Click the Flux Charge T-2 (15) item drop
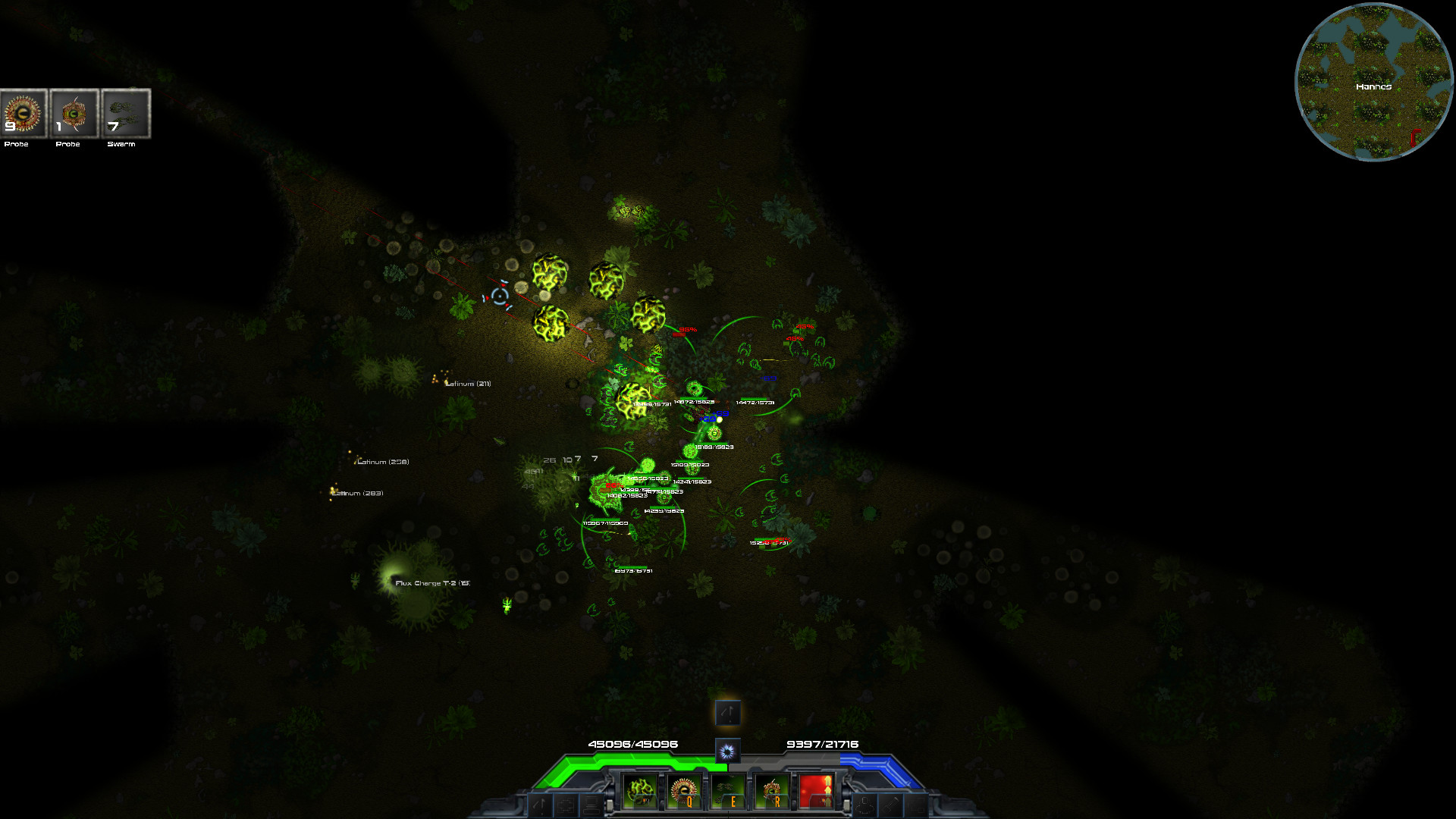 (x=431, y=582)
